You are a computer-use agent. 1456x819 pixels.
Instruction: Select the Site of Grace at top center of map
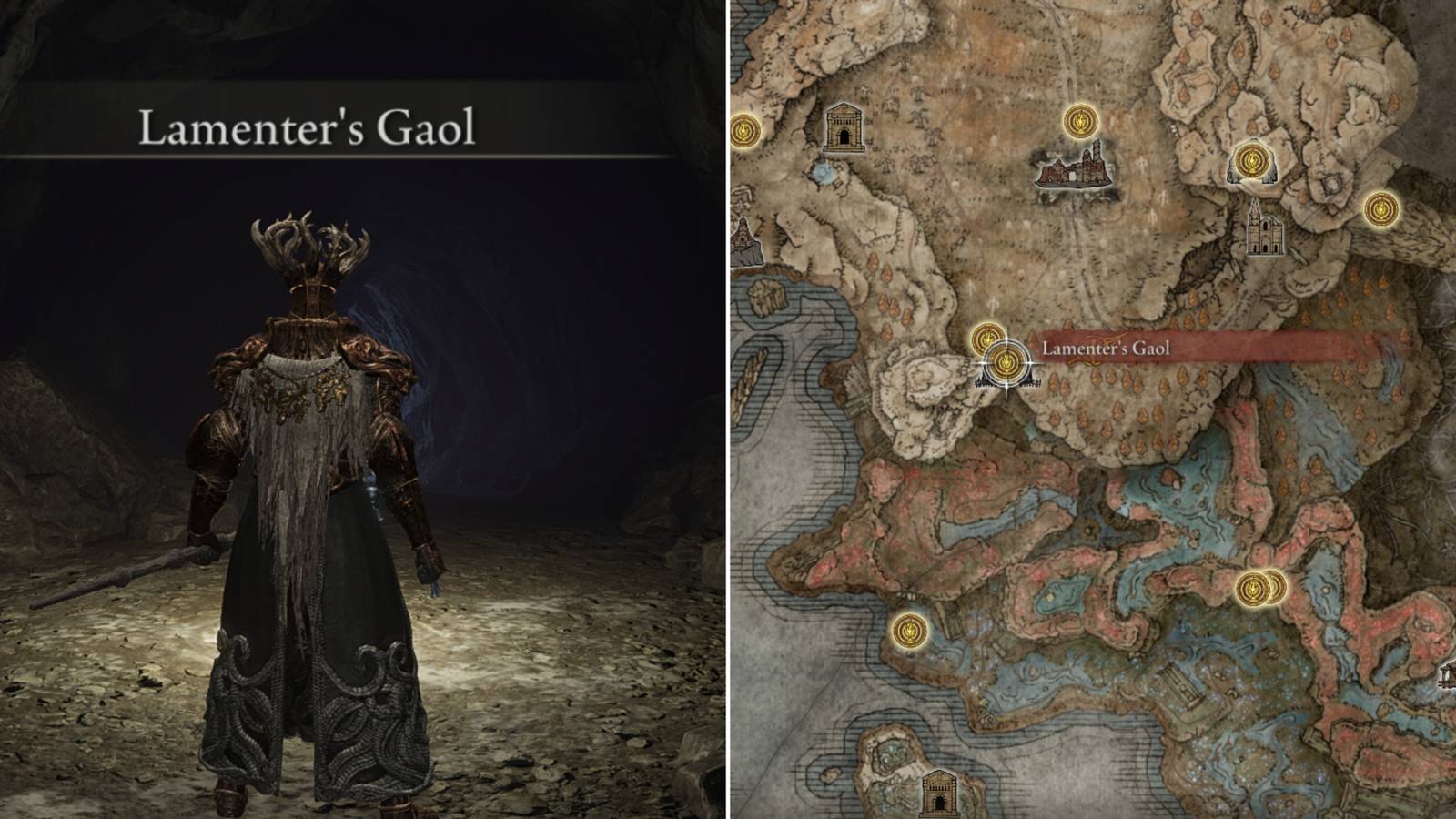[x=1081, y=120]
